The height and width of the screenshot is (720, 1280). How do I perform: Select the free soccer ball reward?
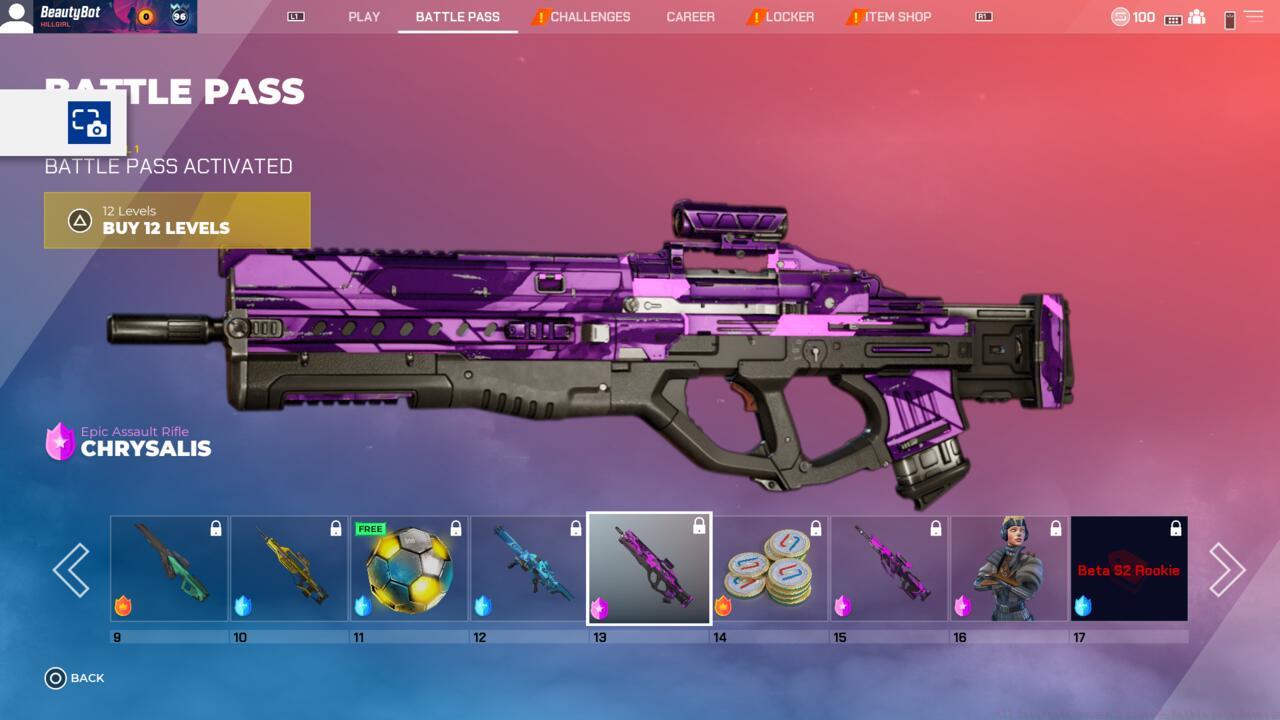click(x=409, y=569)
